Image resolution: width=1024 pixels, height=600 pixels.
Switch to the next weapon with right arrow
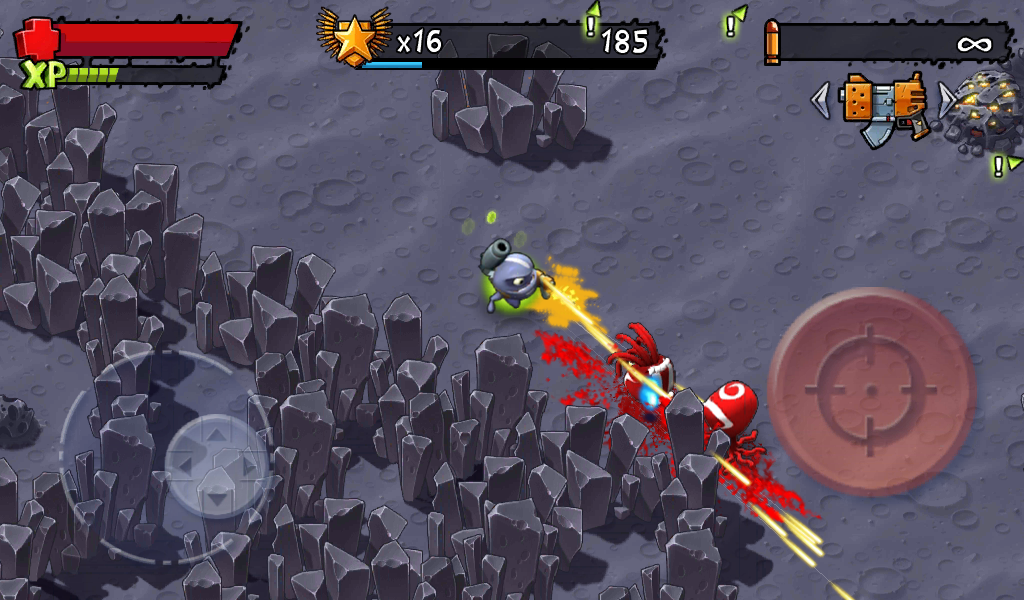945,99
